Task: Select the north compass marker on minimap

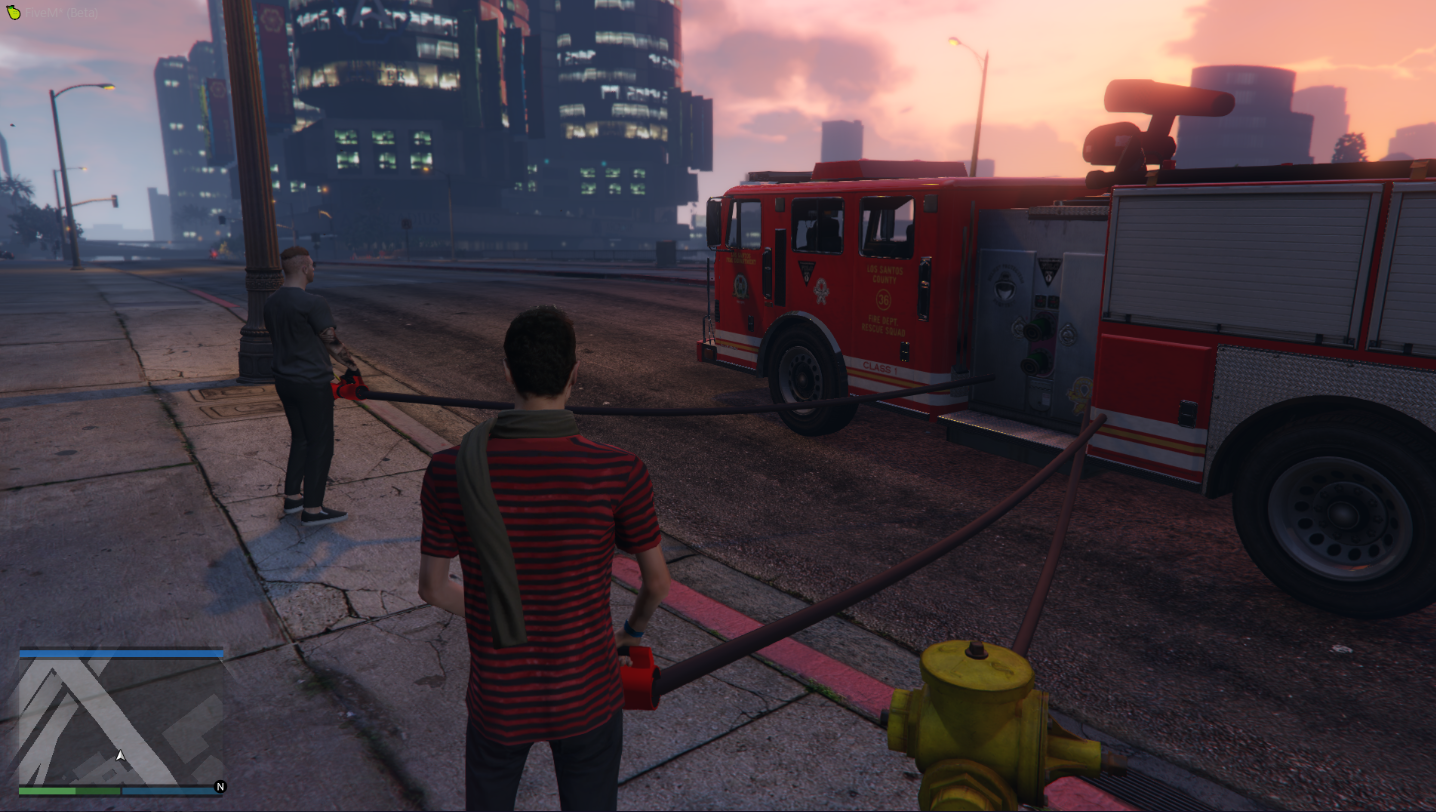Action: [220, 787]
